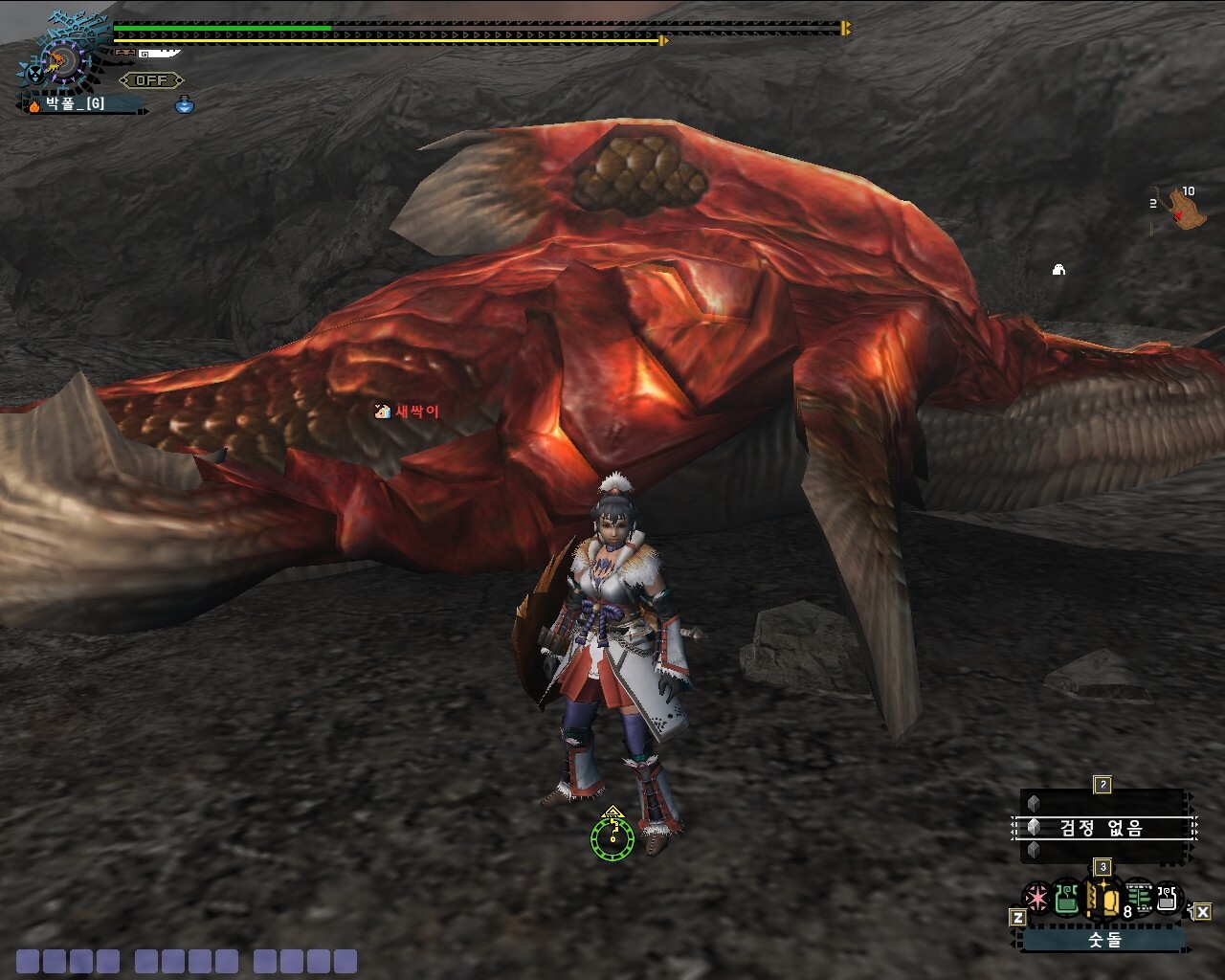This screenshot has width=1225, height=980.
Task: Click the blue potion status icon
Action: tap(185, 105)
